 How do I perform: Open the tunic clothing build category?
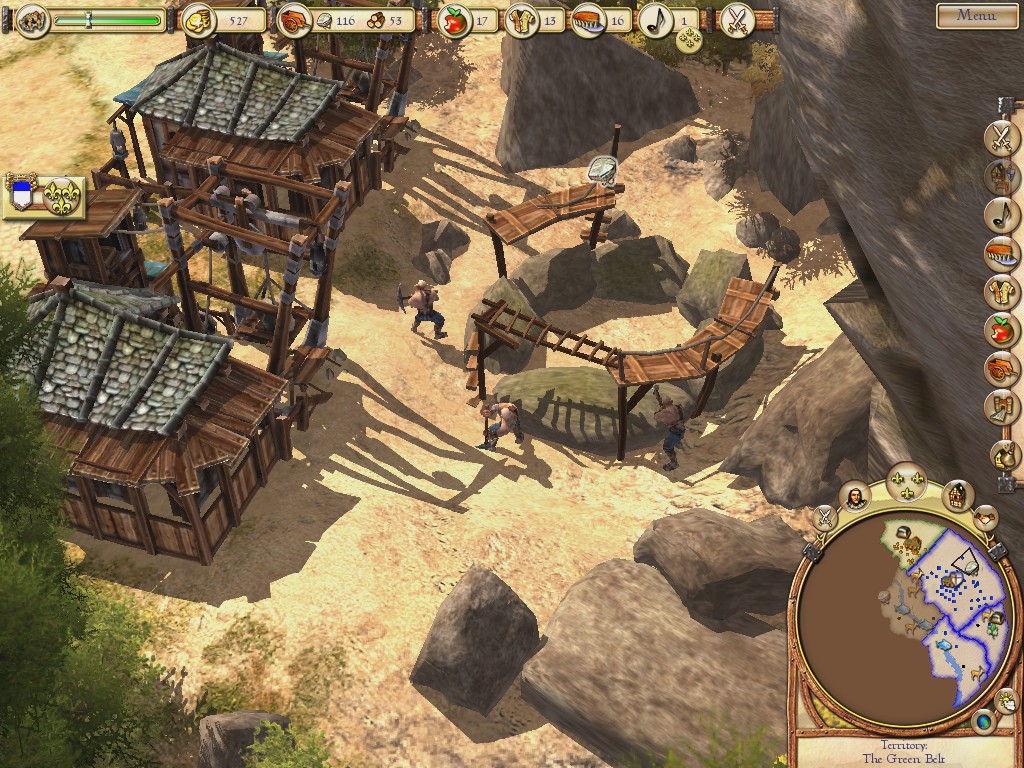coord(1001,291)
